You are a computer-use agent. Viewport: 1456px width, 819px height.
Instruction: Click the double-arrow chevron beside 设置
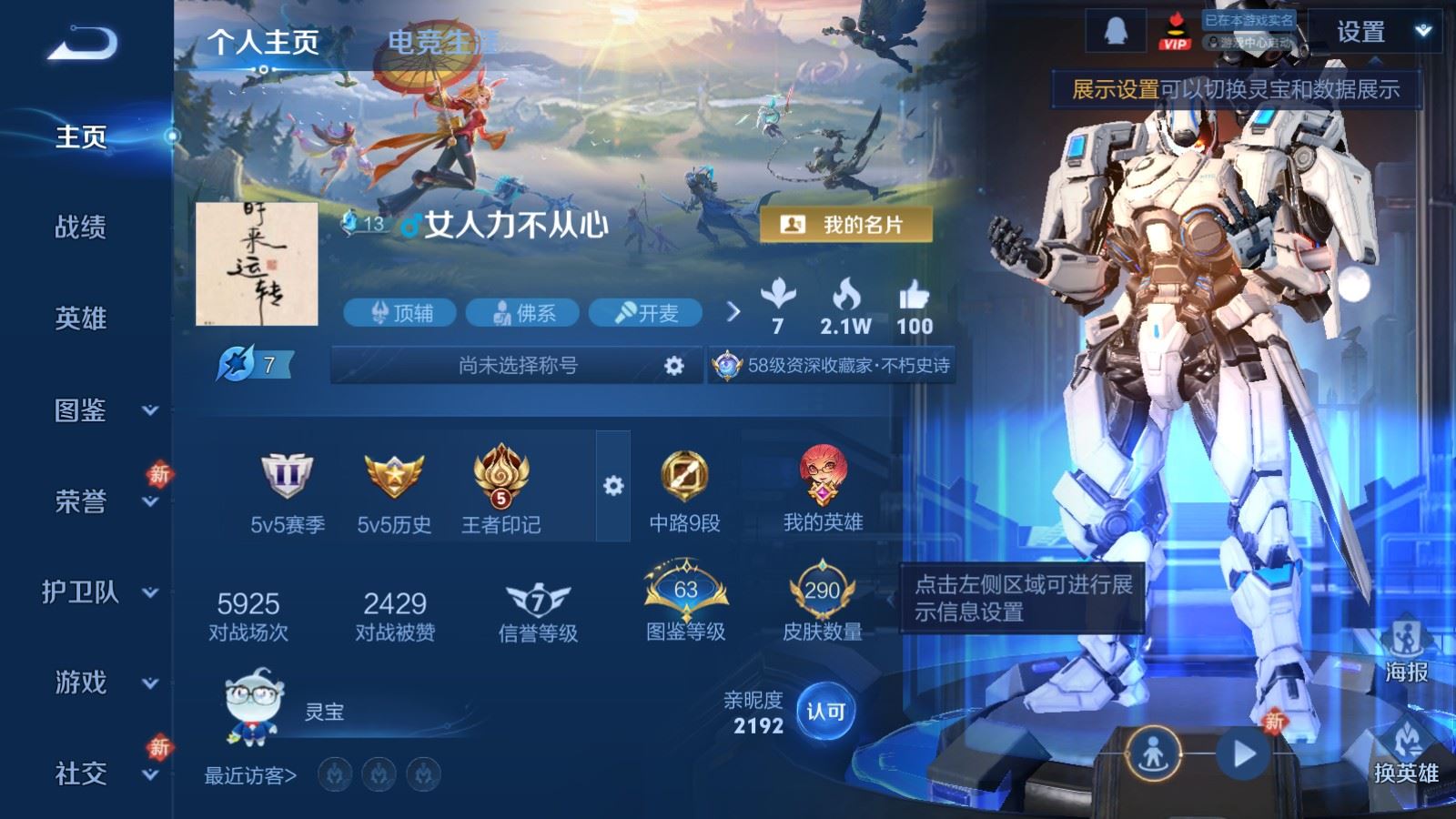1421,28
